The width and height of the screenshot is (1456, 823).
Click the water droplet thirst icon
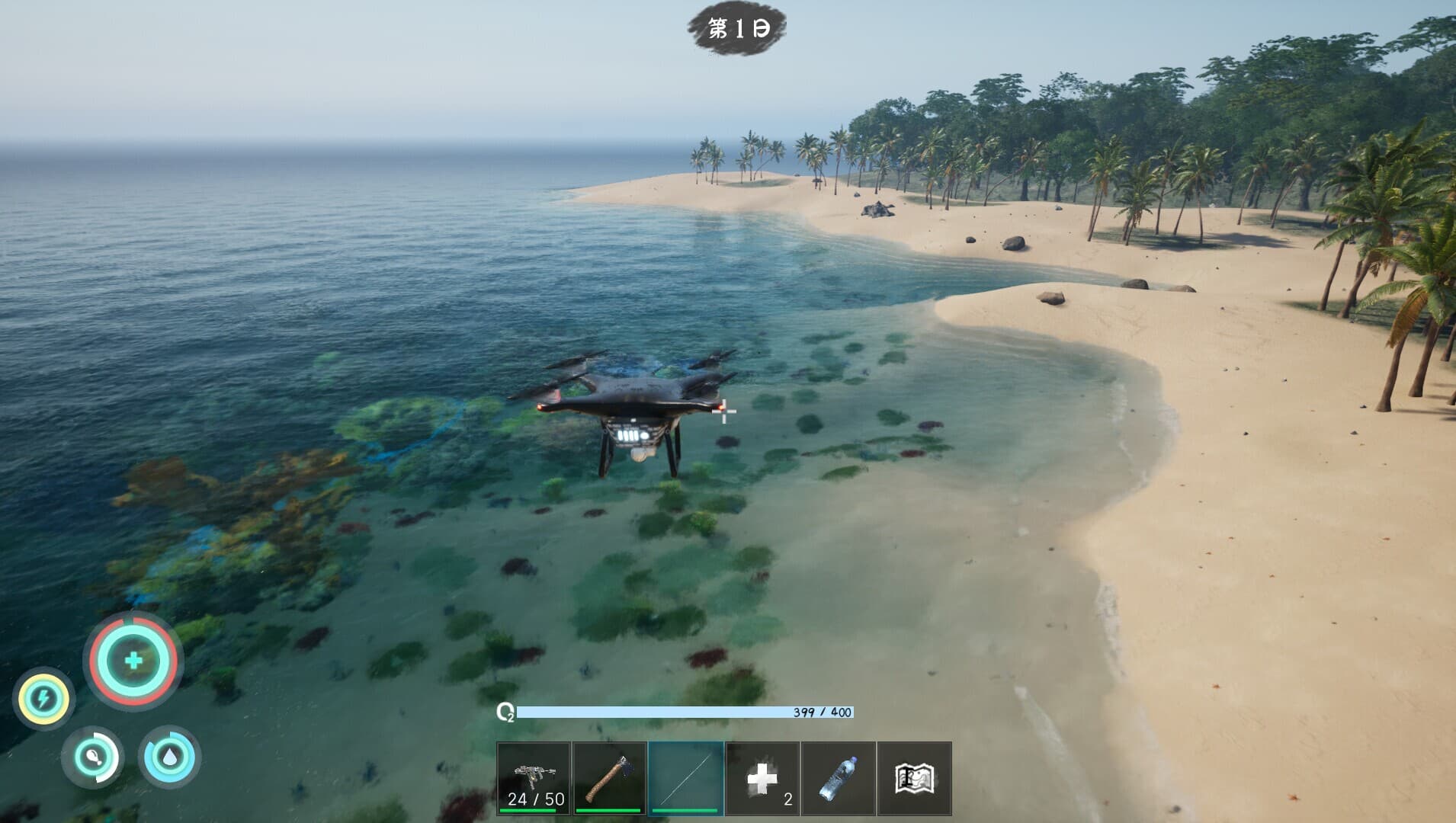coord(168,757)
